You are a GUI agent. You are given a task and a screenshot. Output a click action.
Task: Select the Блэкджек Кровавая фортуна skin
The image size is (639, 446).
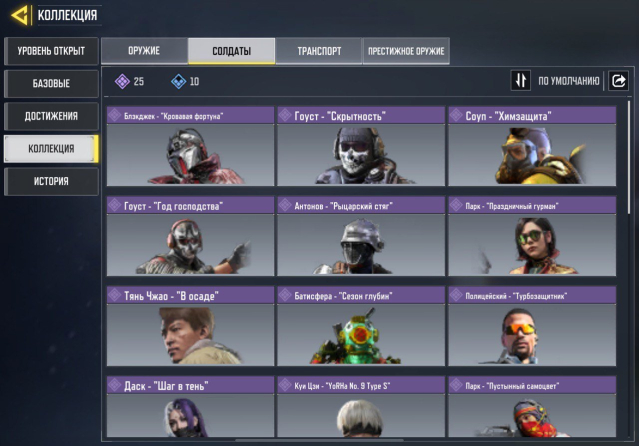(189, 147)
